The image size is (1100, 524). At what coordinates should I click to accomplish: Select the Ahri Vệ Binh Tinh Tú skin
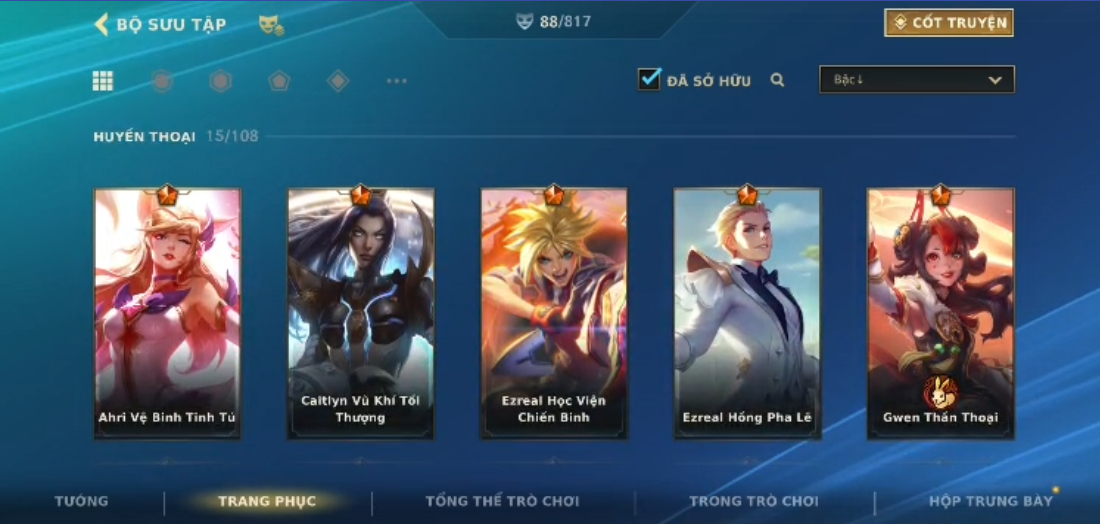[167, 312]
